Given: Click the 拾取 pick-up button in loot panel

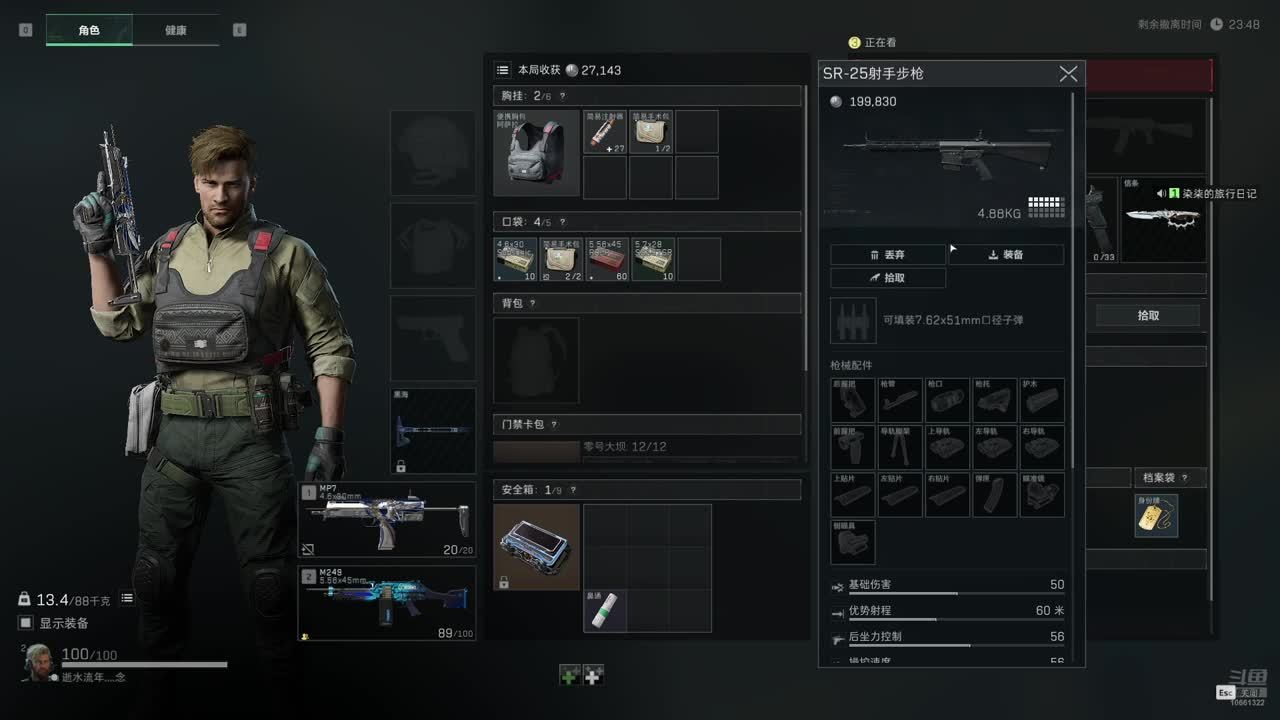Looking at the screenshot, I should [x=1148, y=315].
